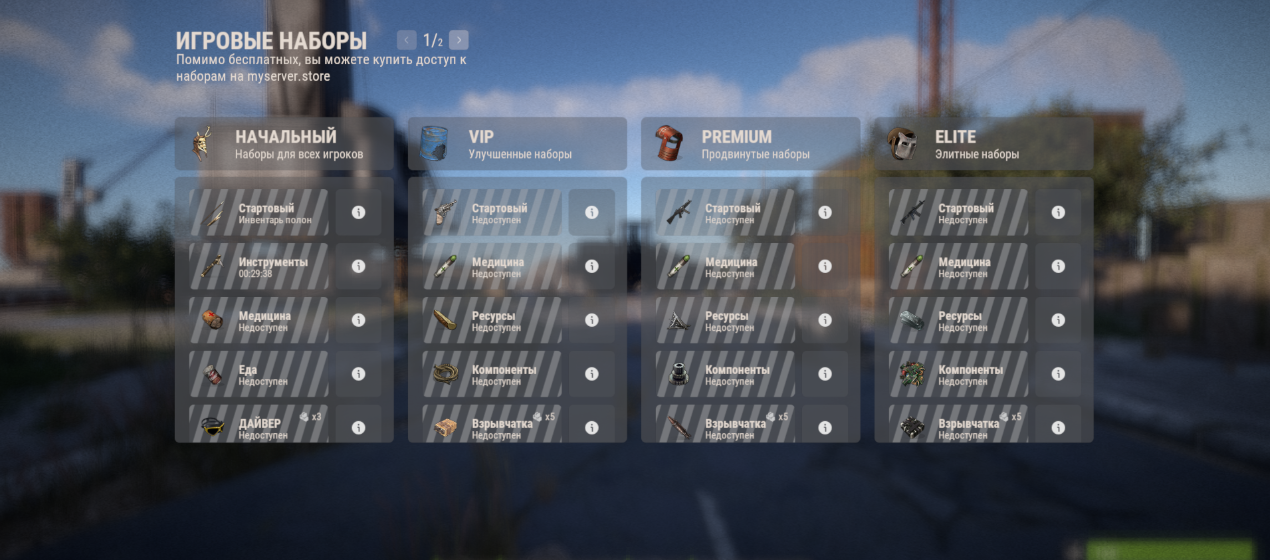Choose the Еда kit row

(x=258, y=374)
